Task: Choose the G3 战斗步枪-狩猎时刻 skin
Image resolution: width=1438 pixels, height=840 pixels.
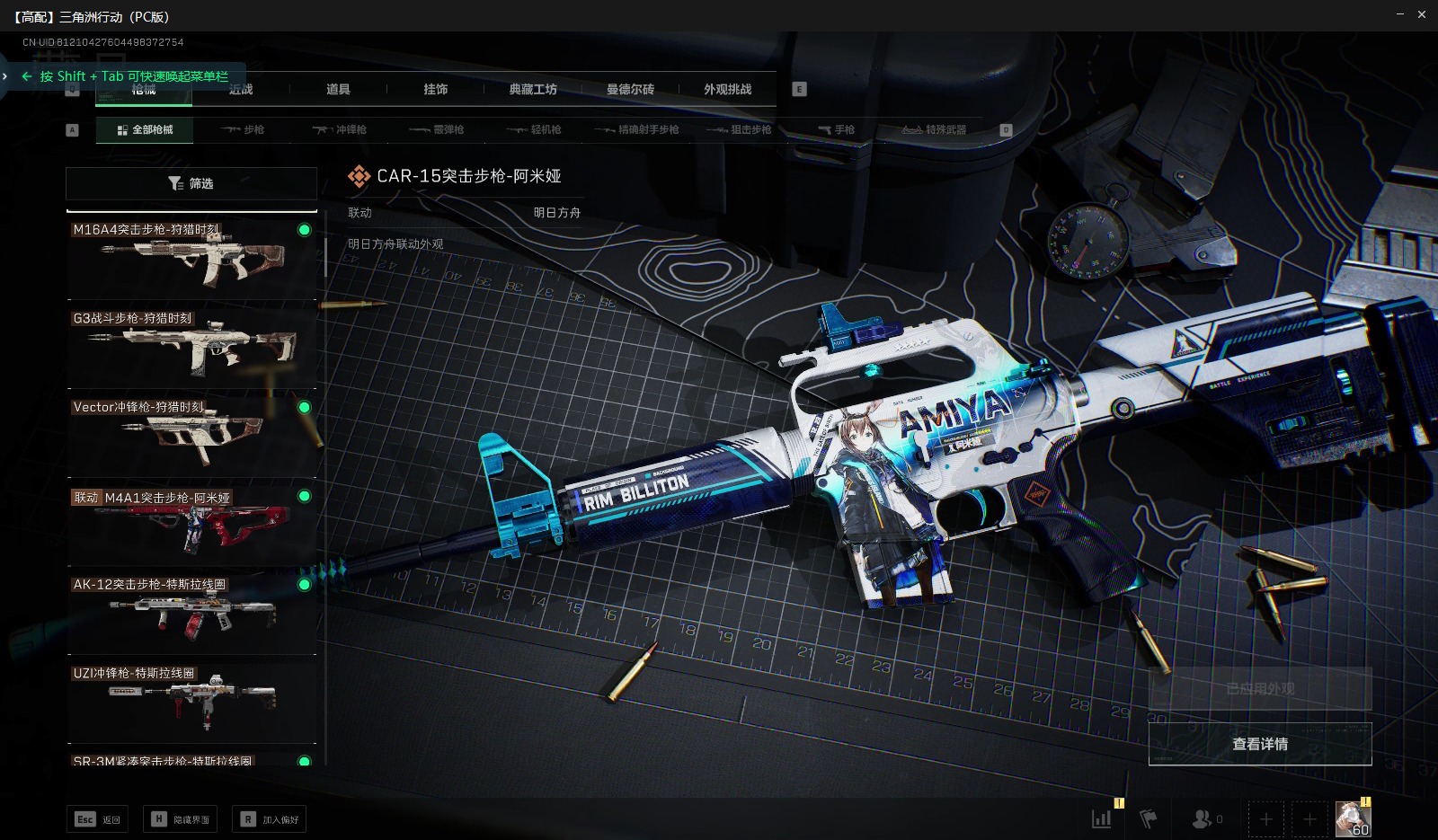Action: point(191,346)
